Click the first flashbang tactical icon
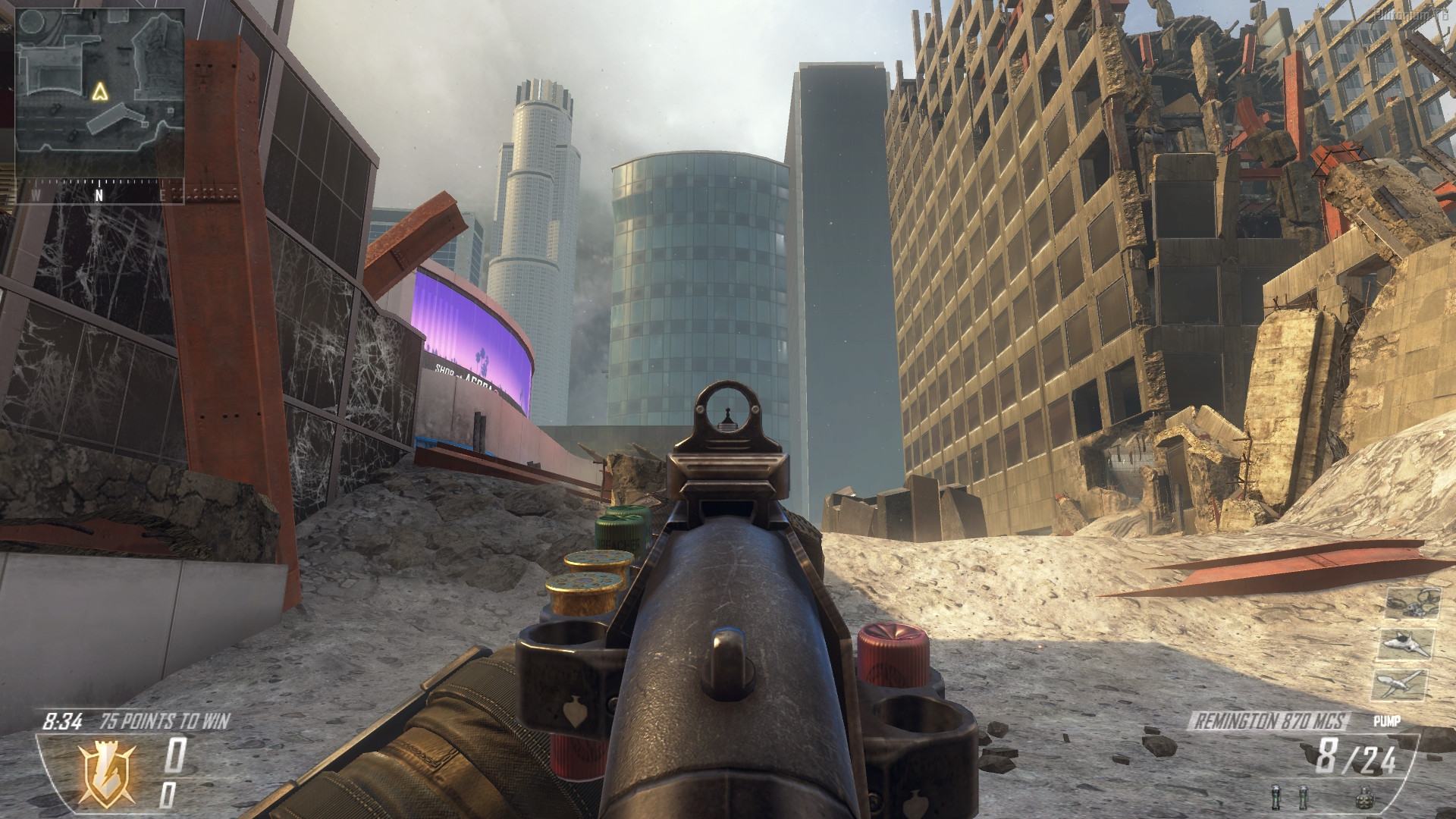Screen dimensions: 1456x819 1276,797
